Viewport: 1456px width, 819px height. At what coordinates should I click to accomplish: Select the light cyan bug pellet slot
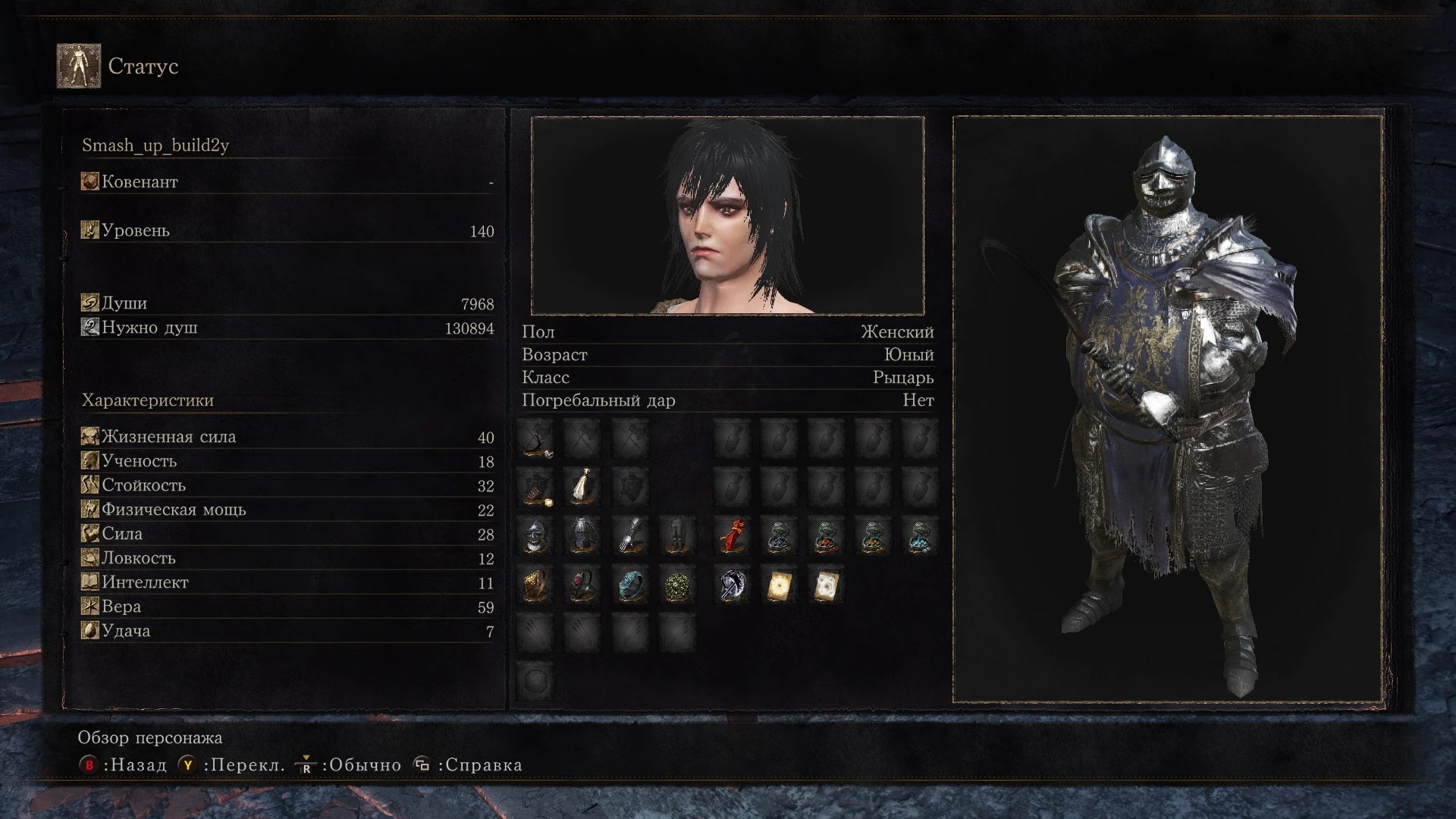[x=920, y=536]
